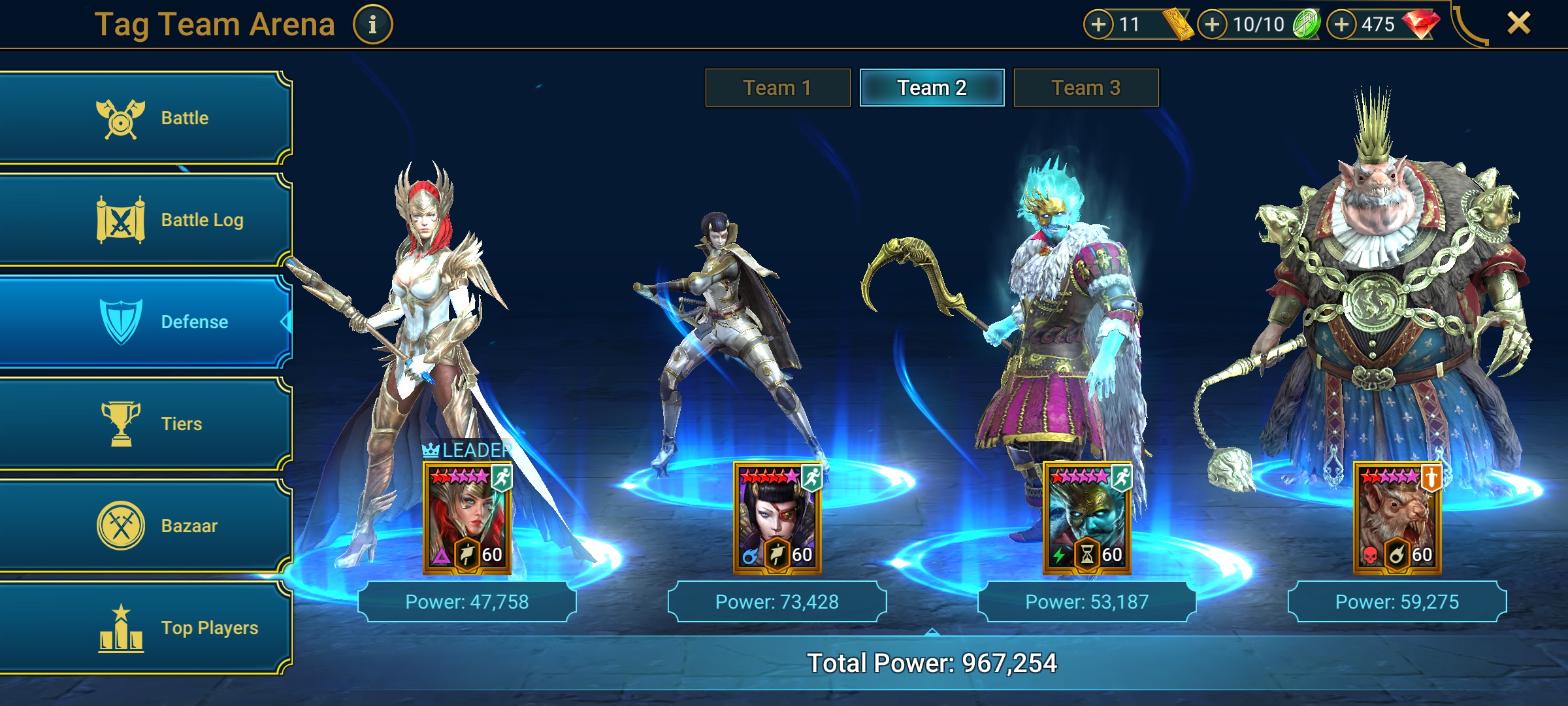Select the Team 2 tab
Screen dimensions: 1568x706
pyautogui.click(x=932, y=88)
